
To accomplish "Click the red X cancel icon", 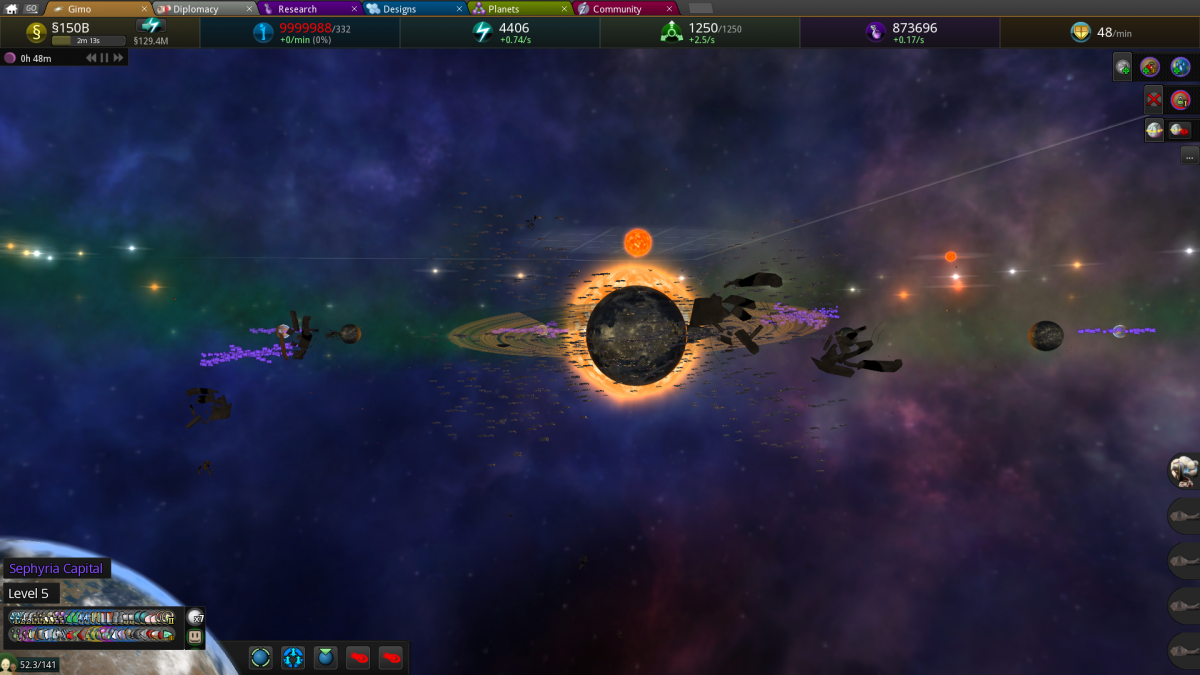I will [1154, 99].
